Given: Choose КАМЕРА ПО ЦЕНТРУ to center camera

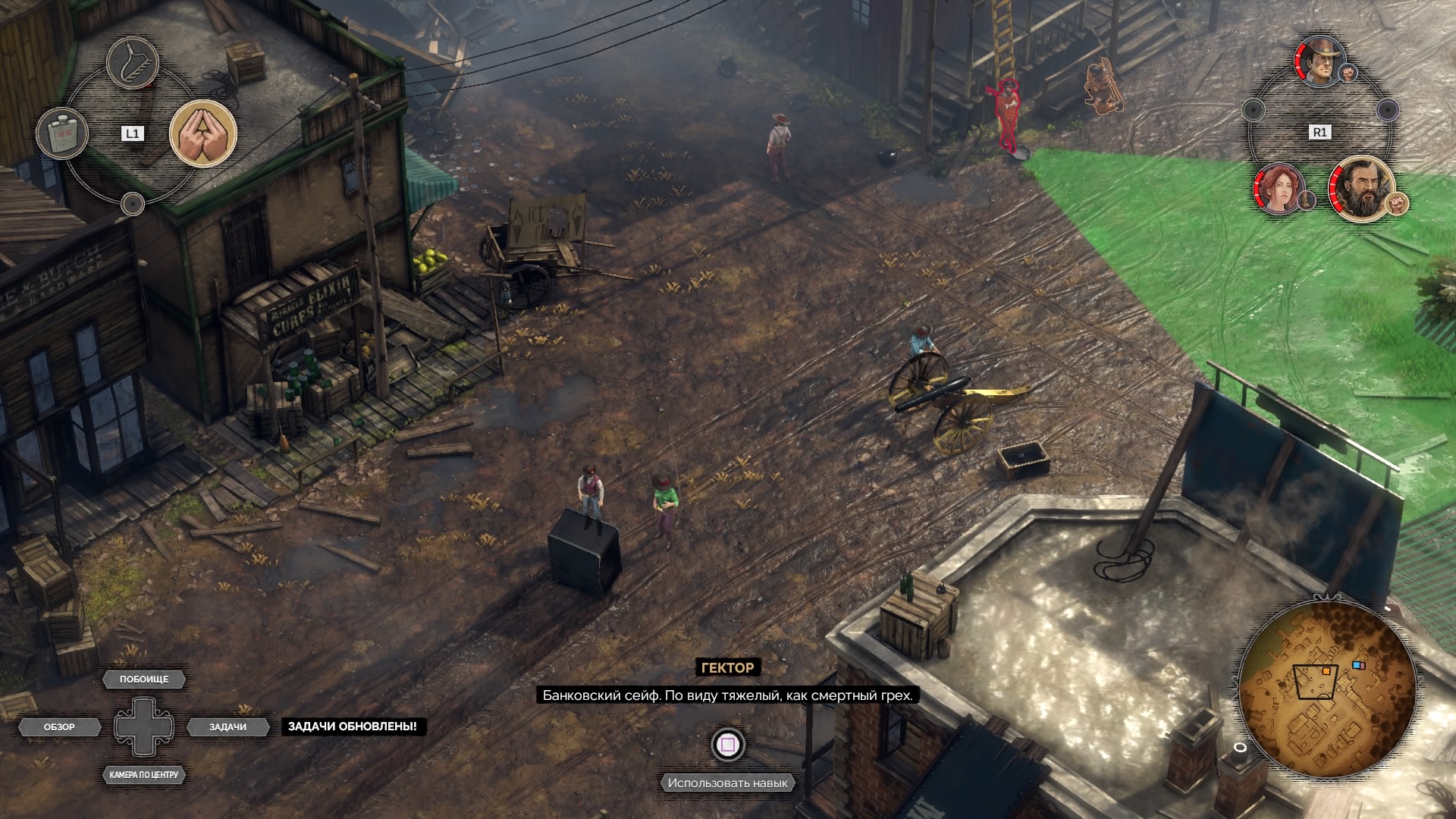Looking at the screenshot, I should [143, 775].
